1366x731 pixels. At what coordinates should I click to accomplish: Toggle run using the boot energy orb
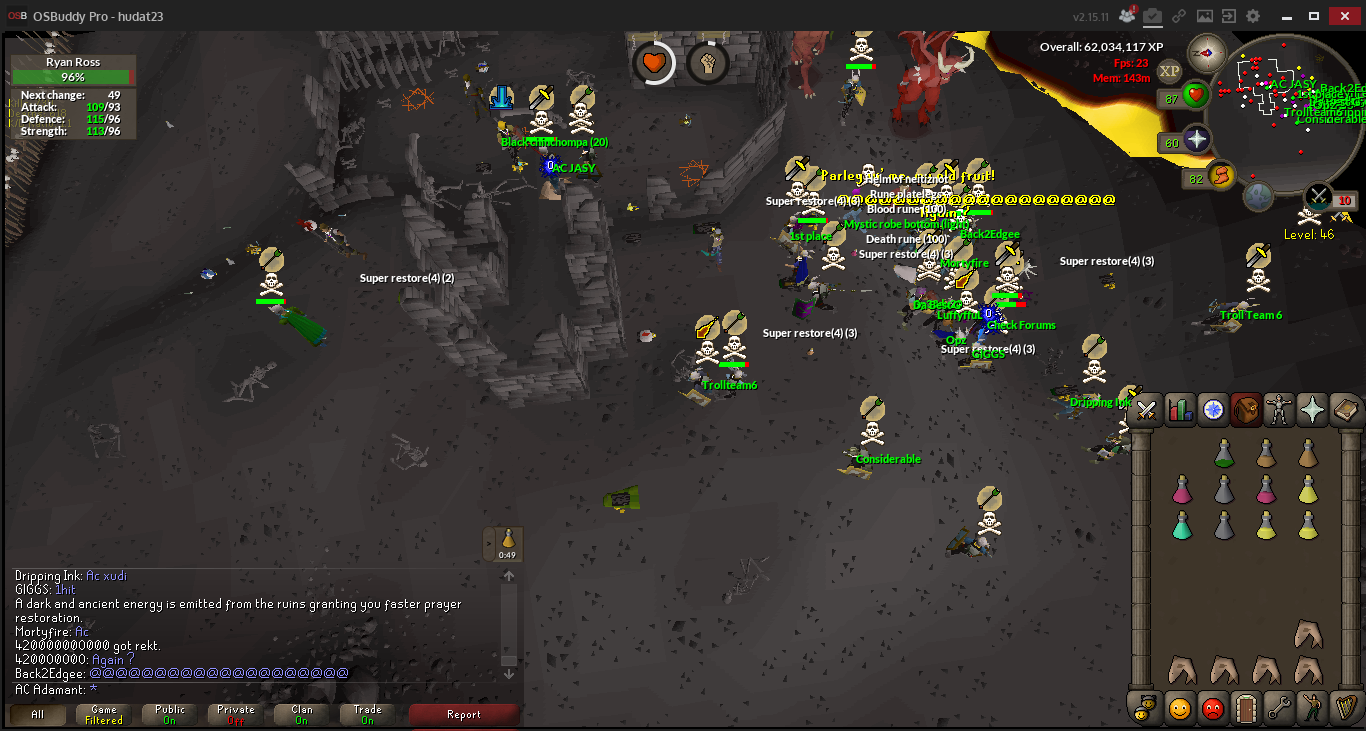(x=1220, y=176)
